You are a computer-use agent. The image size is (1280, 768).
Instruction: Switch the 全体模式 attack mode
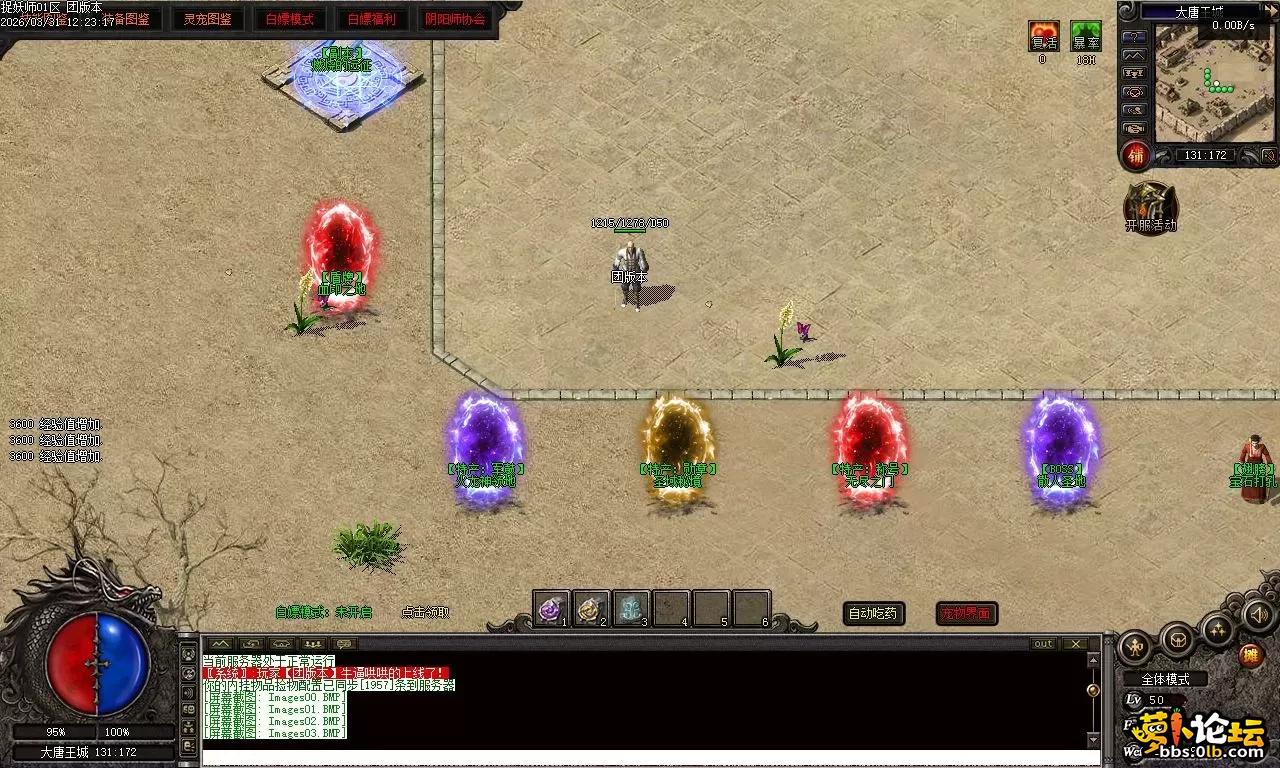click(x=1165, y=679)
